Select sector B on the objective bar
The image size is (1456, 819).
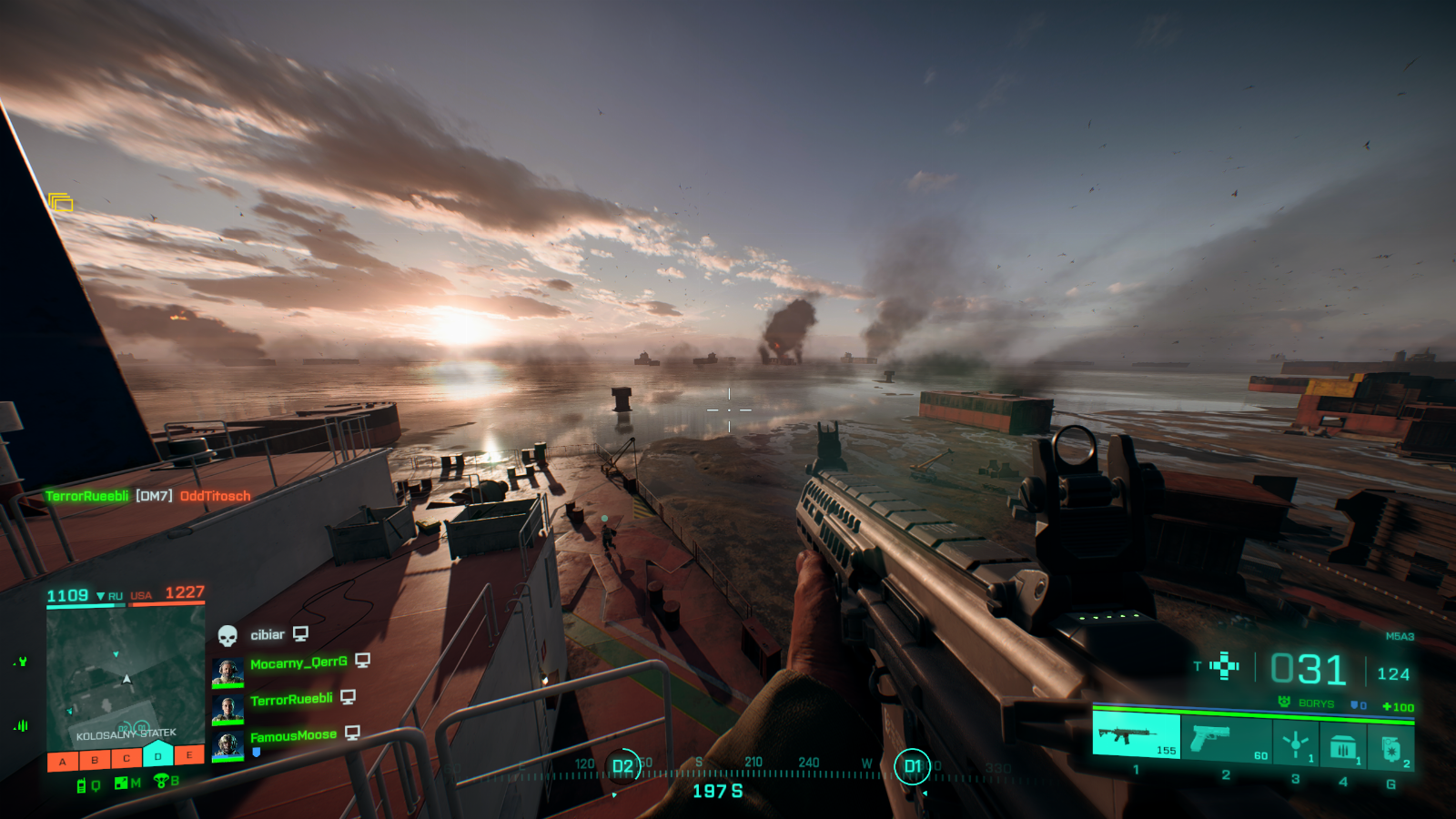click(x=95, y=759)
